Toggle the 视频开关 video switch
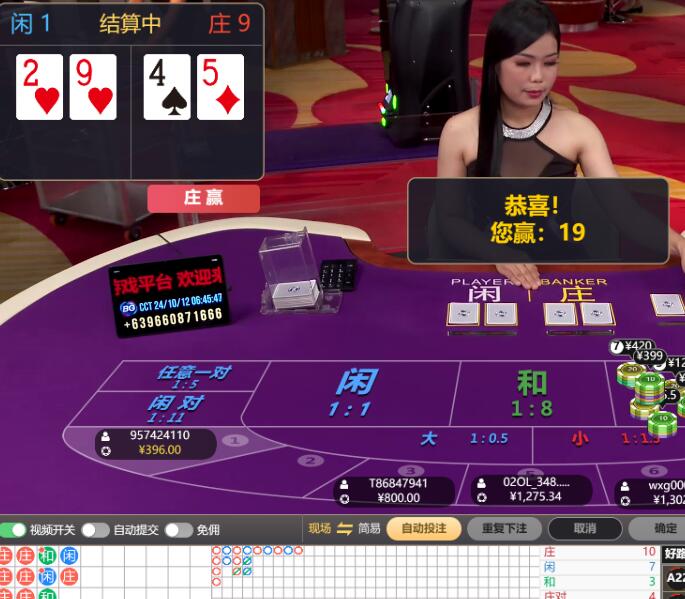The height and width of the screenshot is (599, 685). pos(14,529)
